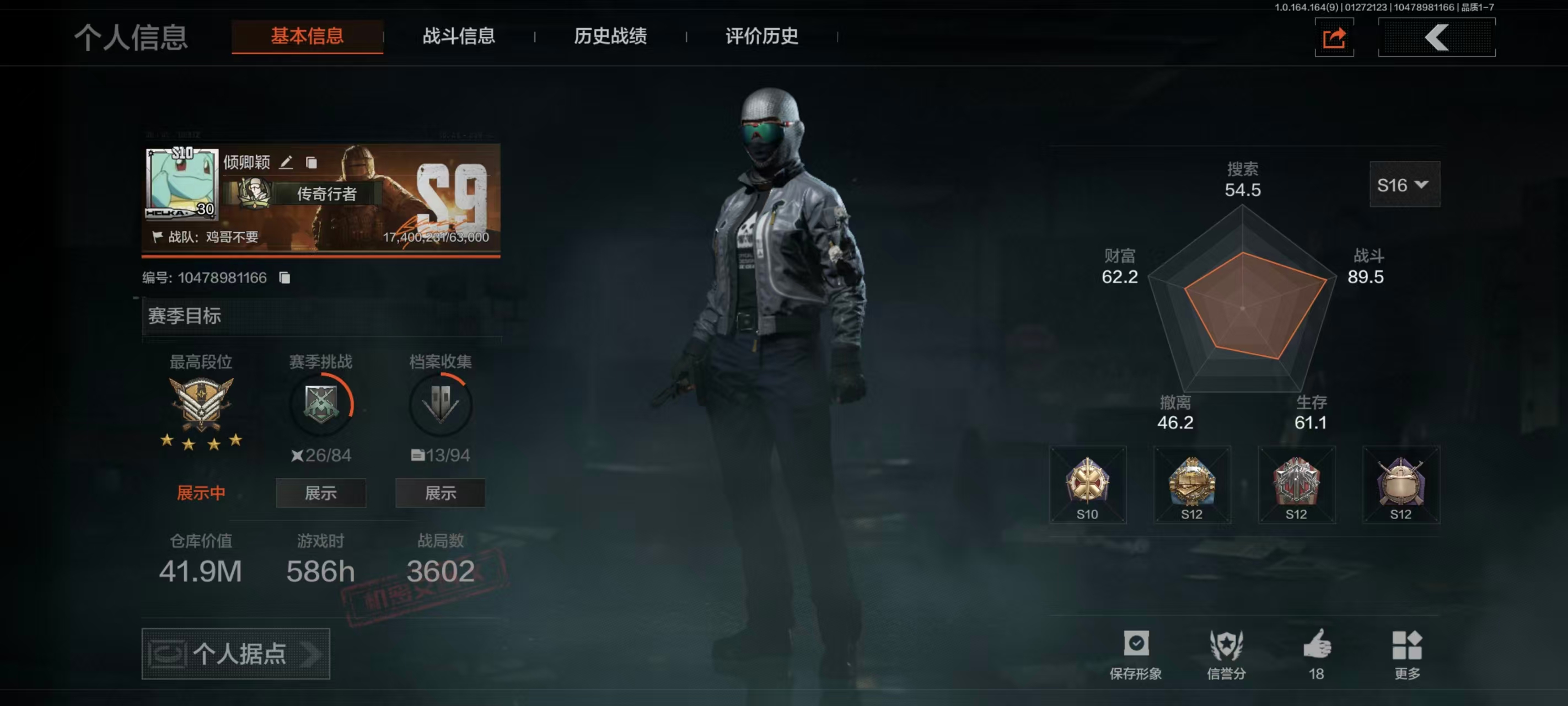1568x706 pixels.
Task: Switch to the 战斗信息 tab
Action: [x=458, y=37]
